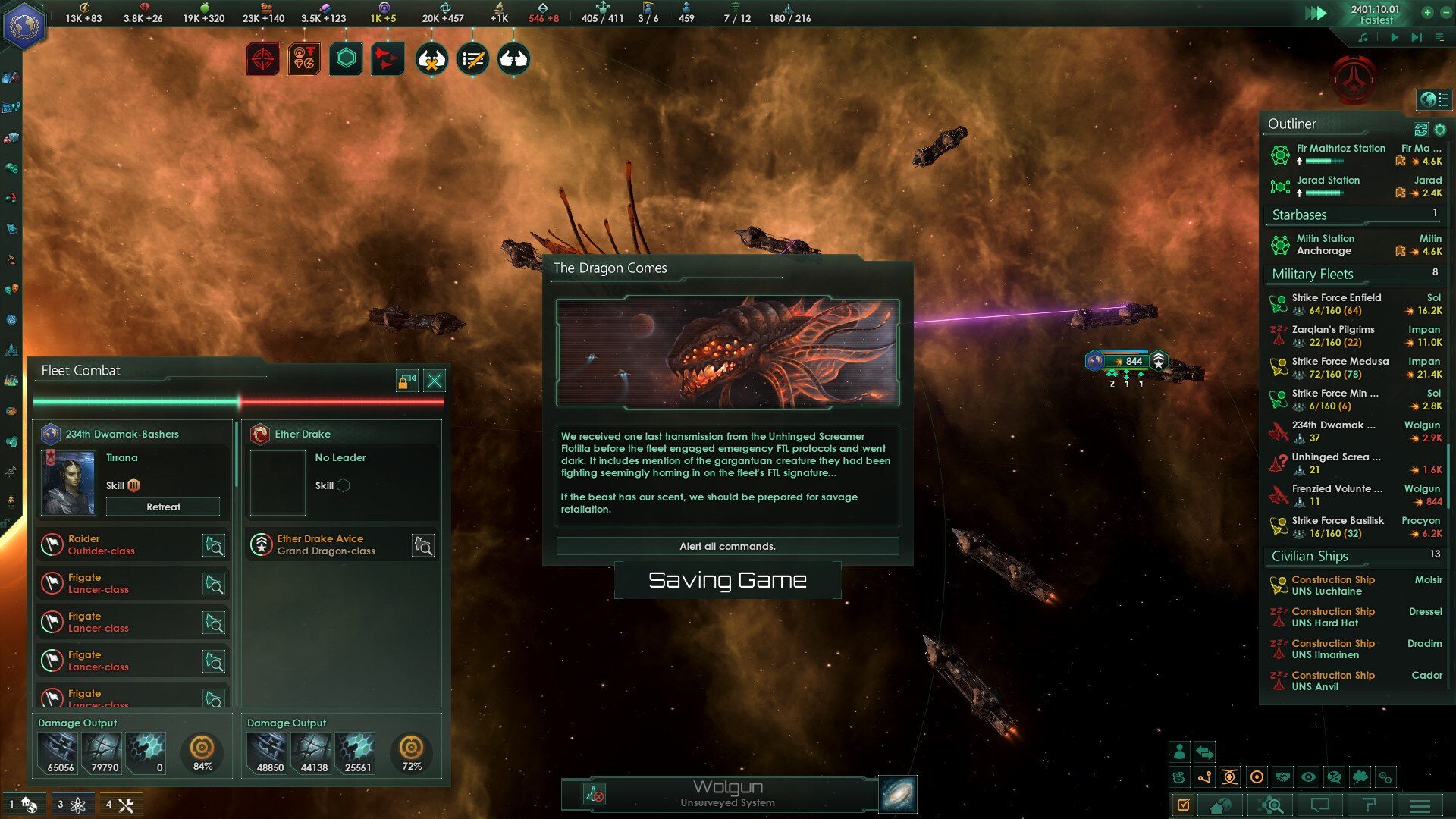
Task: Close the Fleet Combat window
Action: coord(435,381)
